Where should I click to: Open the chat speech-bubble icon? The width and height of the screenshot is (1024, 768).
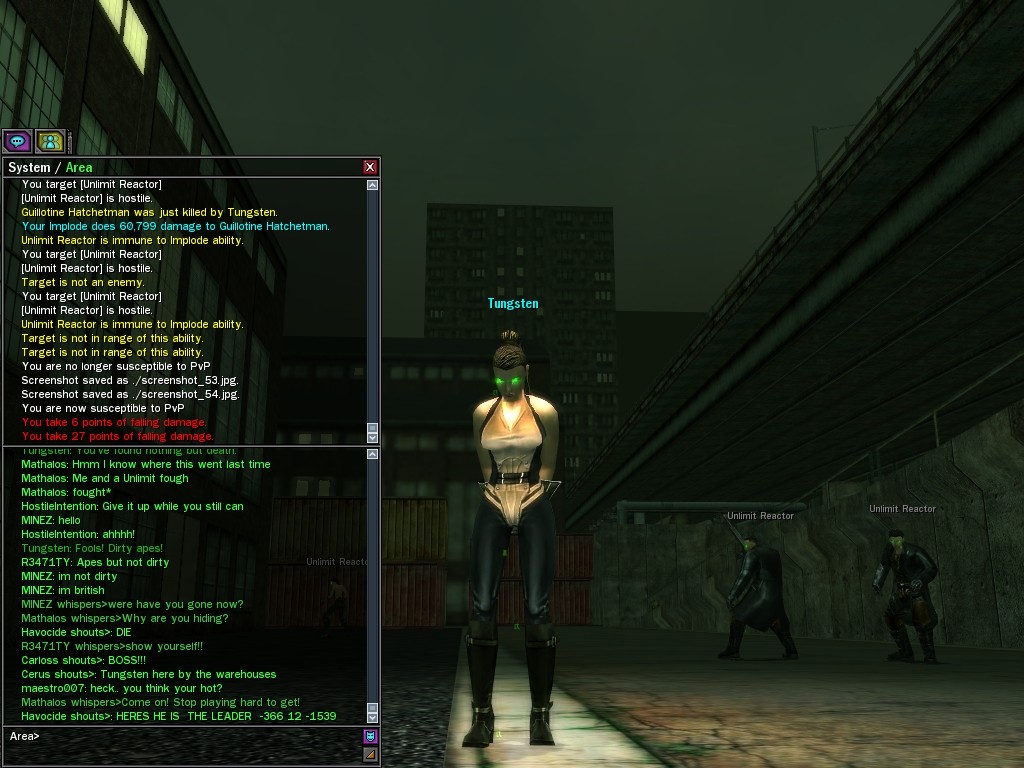point(17,141)
